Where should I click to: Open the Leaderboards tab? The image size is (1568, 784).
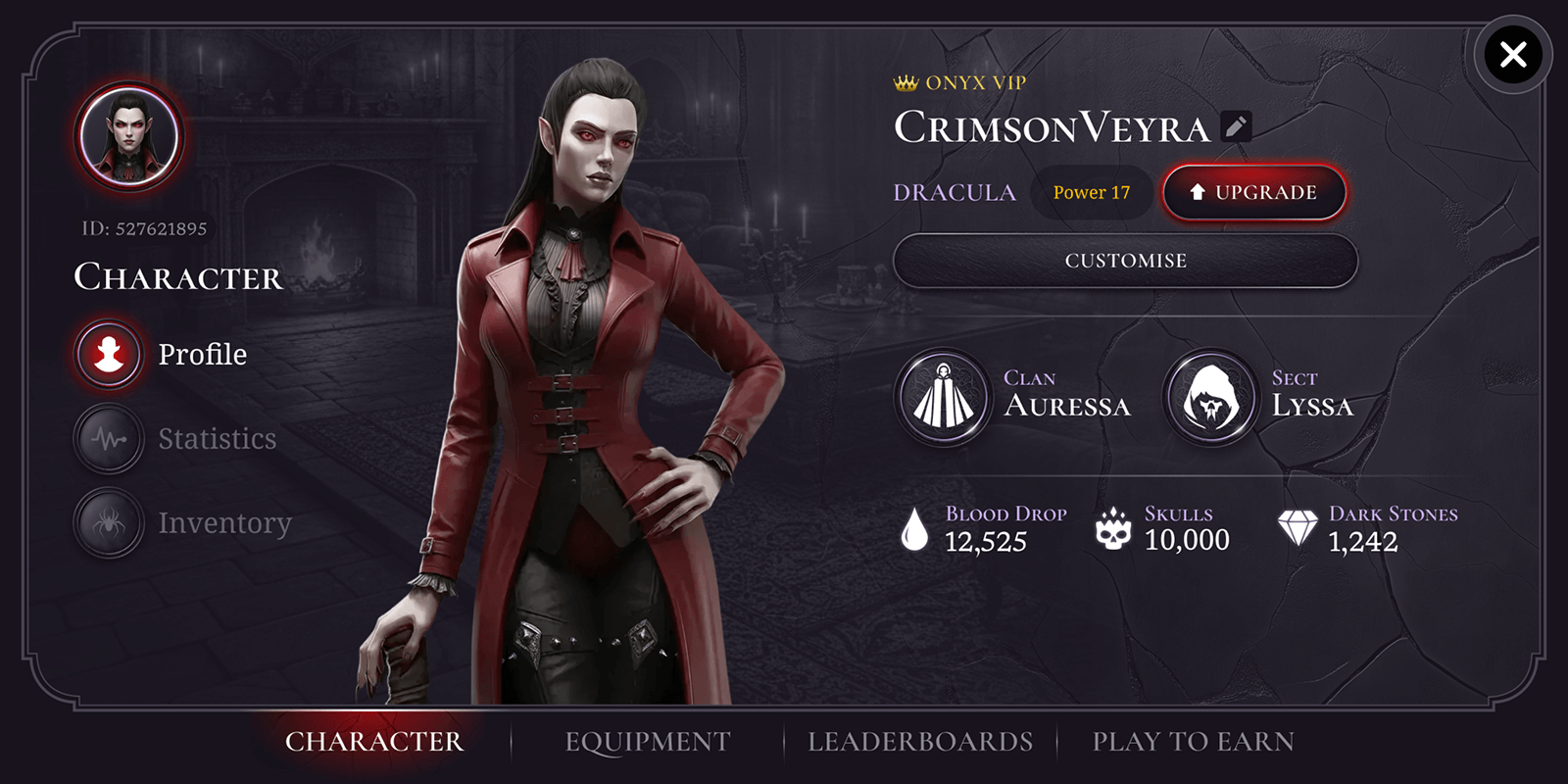click(919, 741)
